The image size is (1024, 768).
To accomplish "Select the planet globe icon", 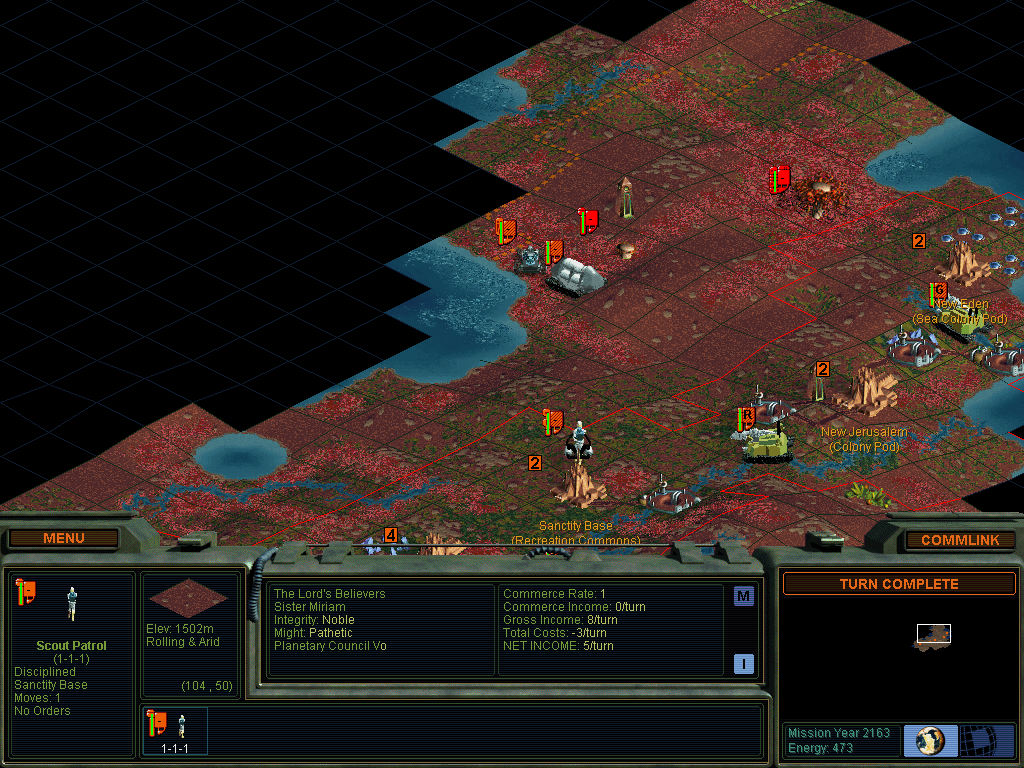I will [x=930, y=740].
